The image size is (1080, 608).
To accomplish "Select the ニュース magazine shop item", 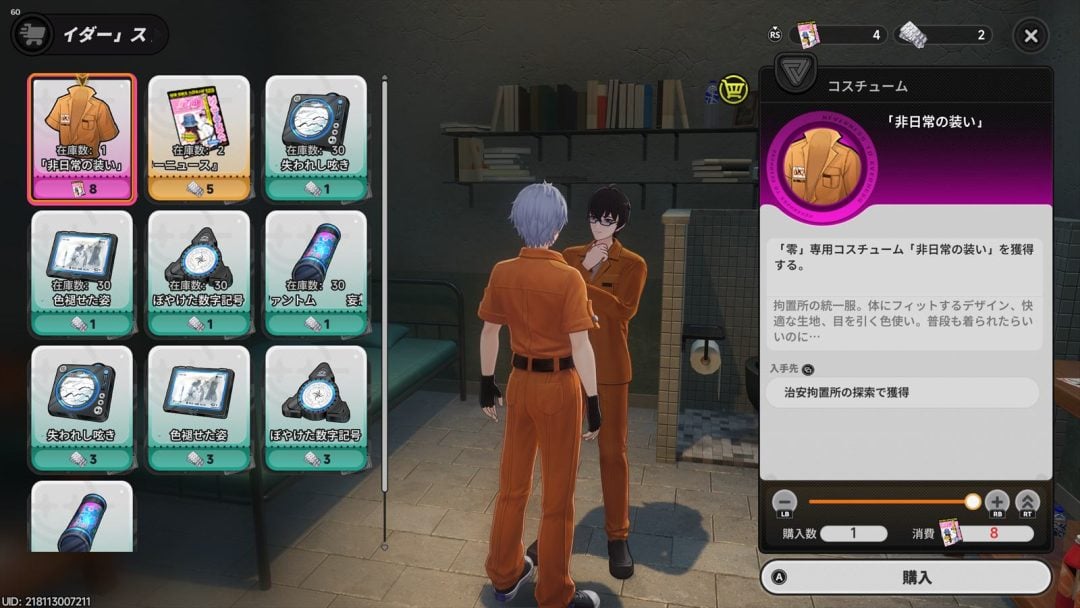I will (199, 138).
